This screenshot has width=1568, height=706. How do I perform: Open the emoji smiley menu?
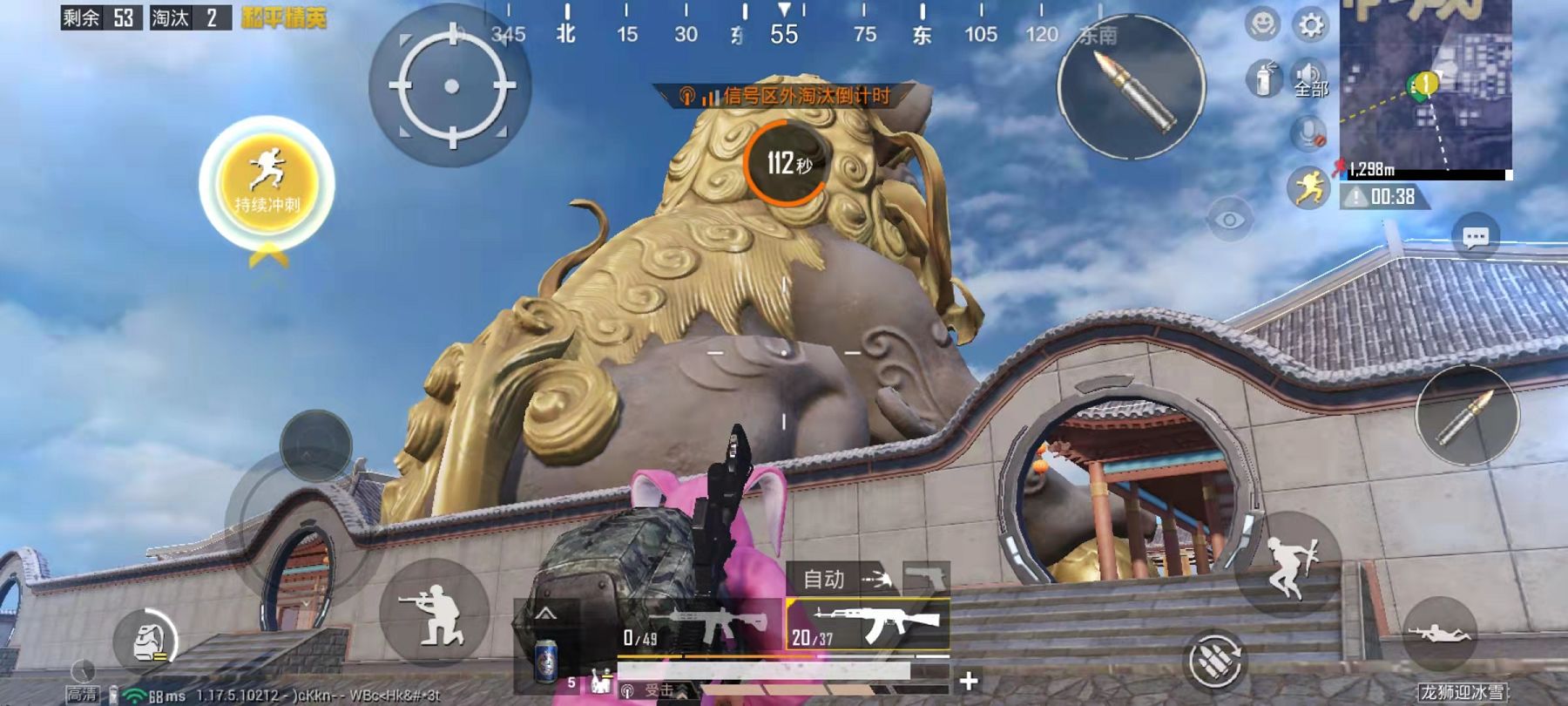[x=1262, y=24]
